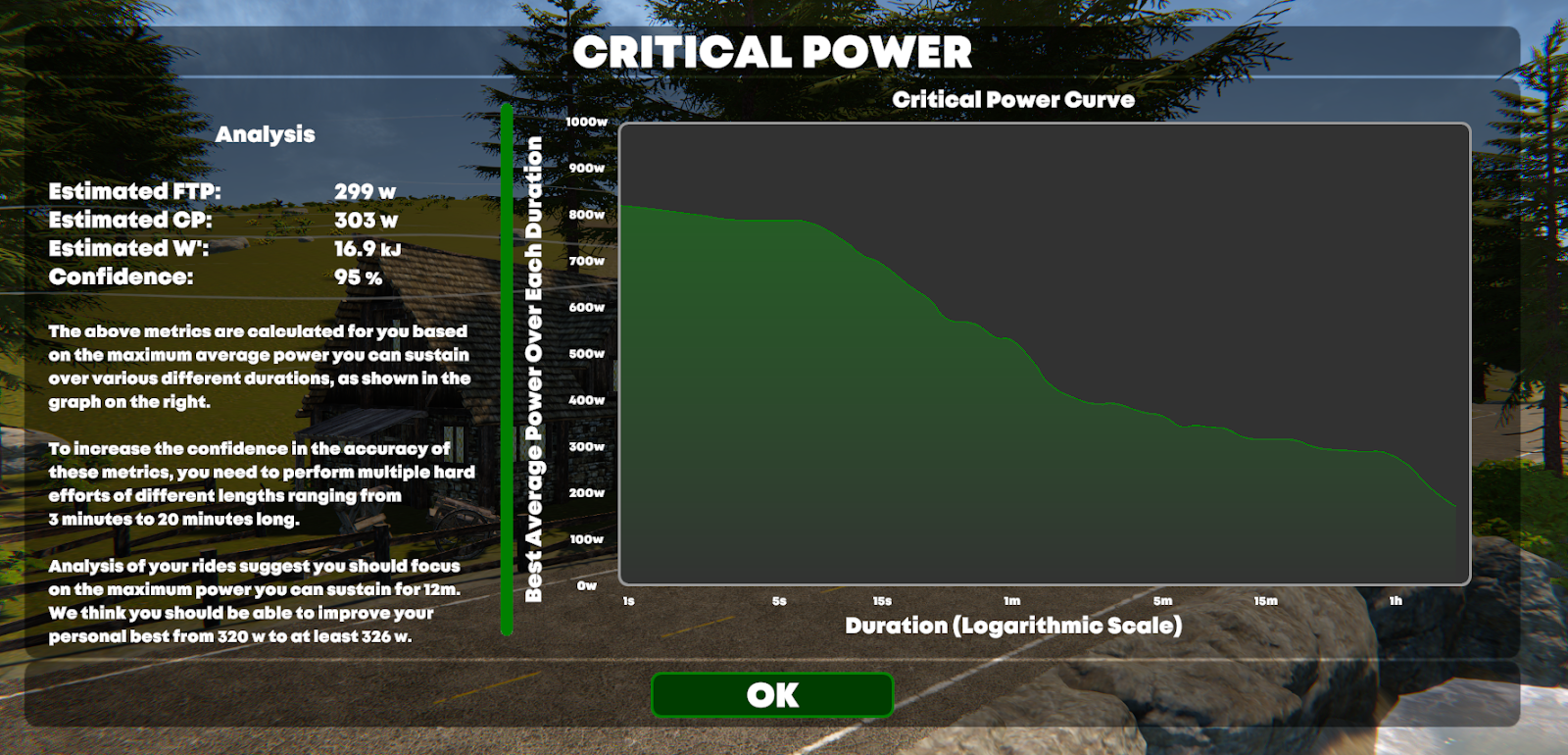
Task: Click the 1s duration axis label
Action: coord(628,597)
